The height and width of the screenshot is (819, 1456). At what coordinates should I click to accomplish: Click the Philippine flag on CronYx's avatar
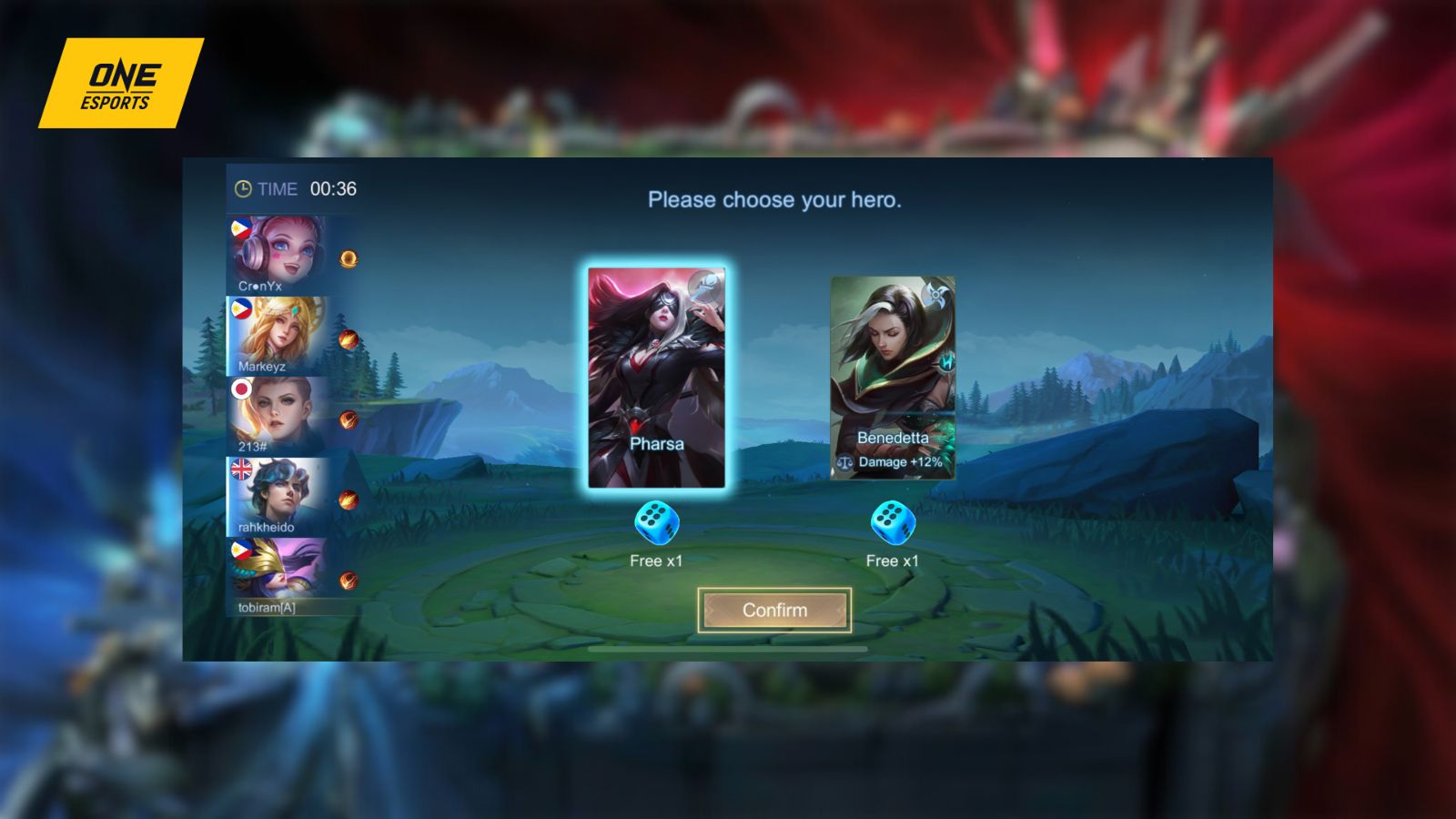click(x=241, y=228)
